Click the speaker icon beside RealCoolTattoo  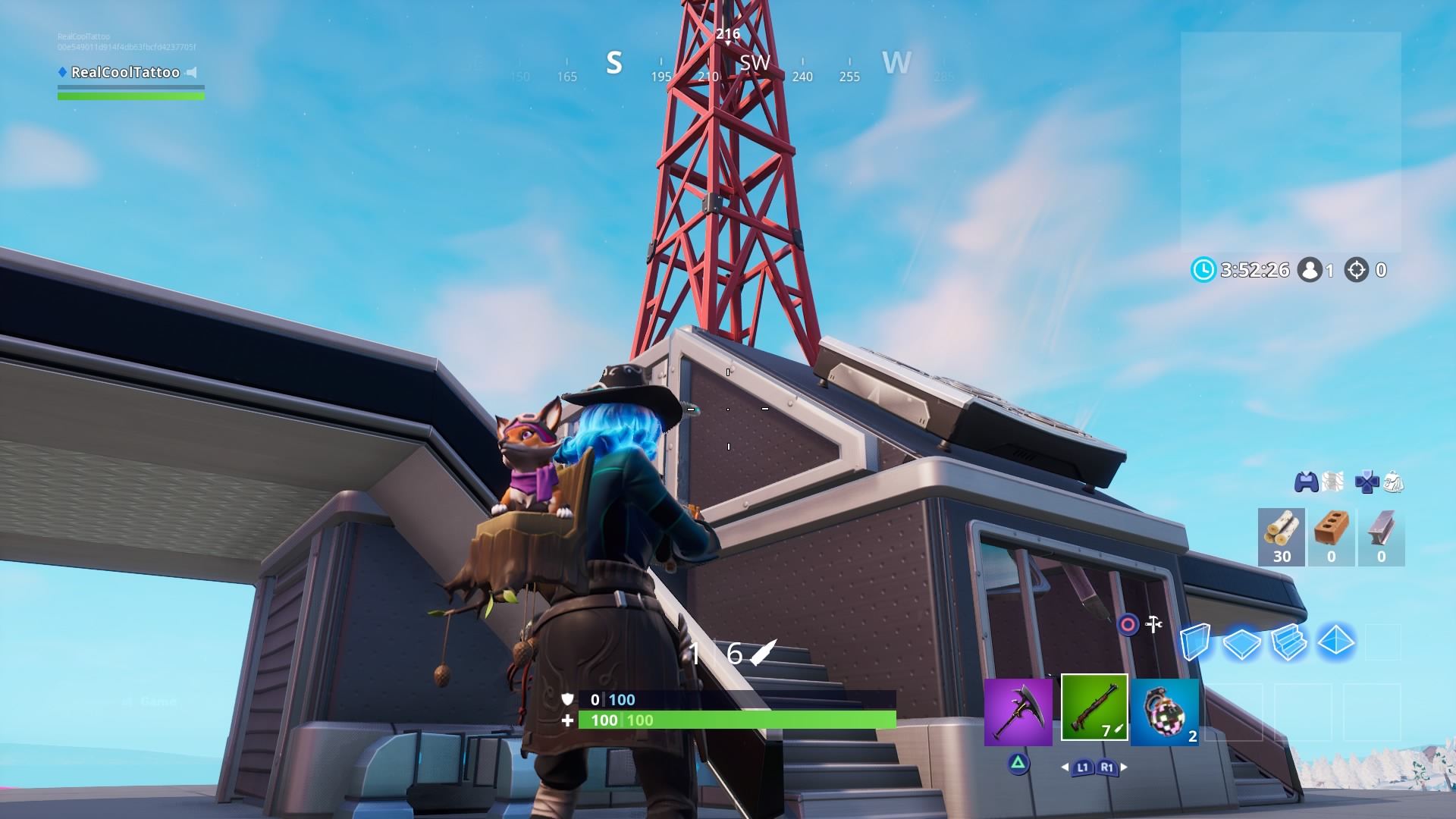pyautogui.click(x=192, y=73)
